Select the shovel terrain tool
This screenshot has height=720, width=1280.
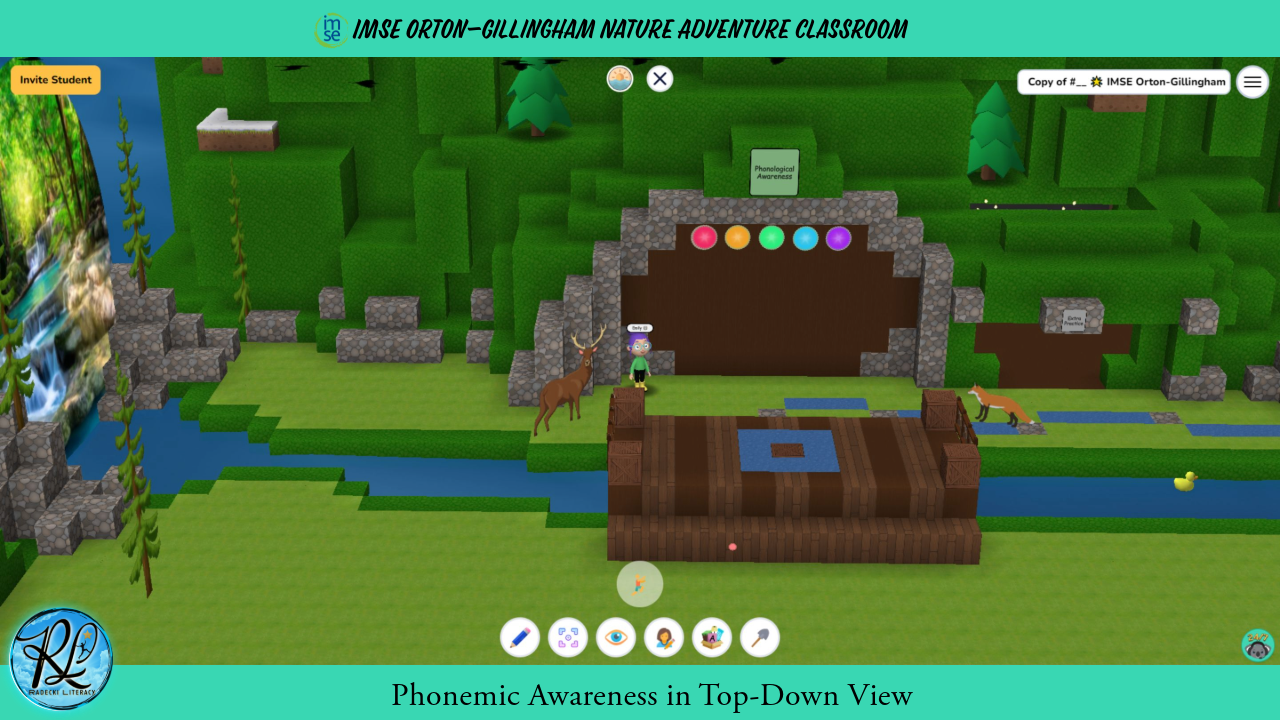point(760,637)
